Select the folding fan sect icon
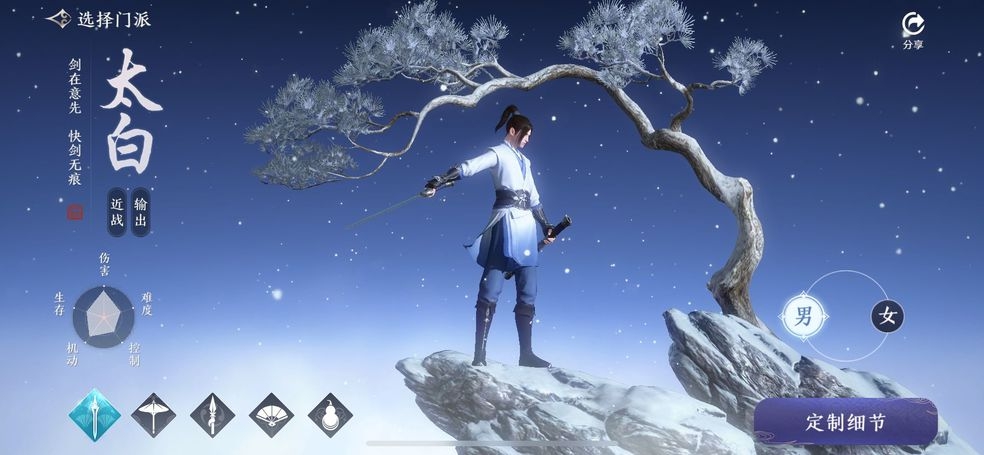 tap(271, 415)
